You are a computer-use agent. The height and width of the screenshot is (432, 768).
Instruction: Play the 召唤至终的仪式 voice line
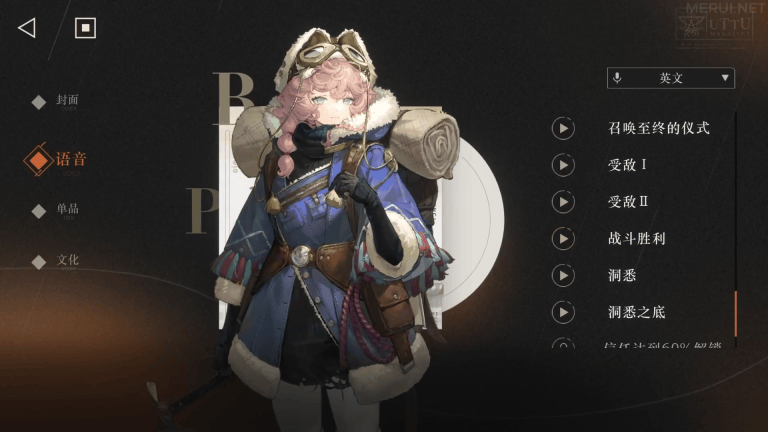[563, 128]
